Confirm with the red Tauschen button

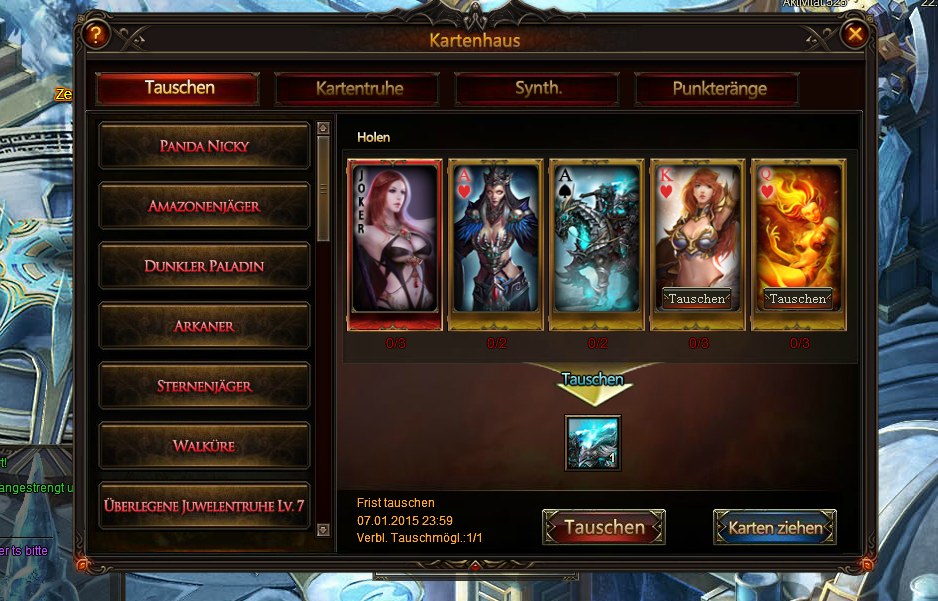604,527
